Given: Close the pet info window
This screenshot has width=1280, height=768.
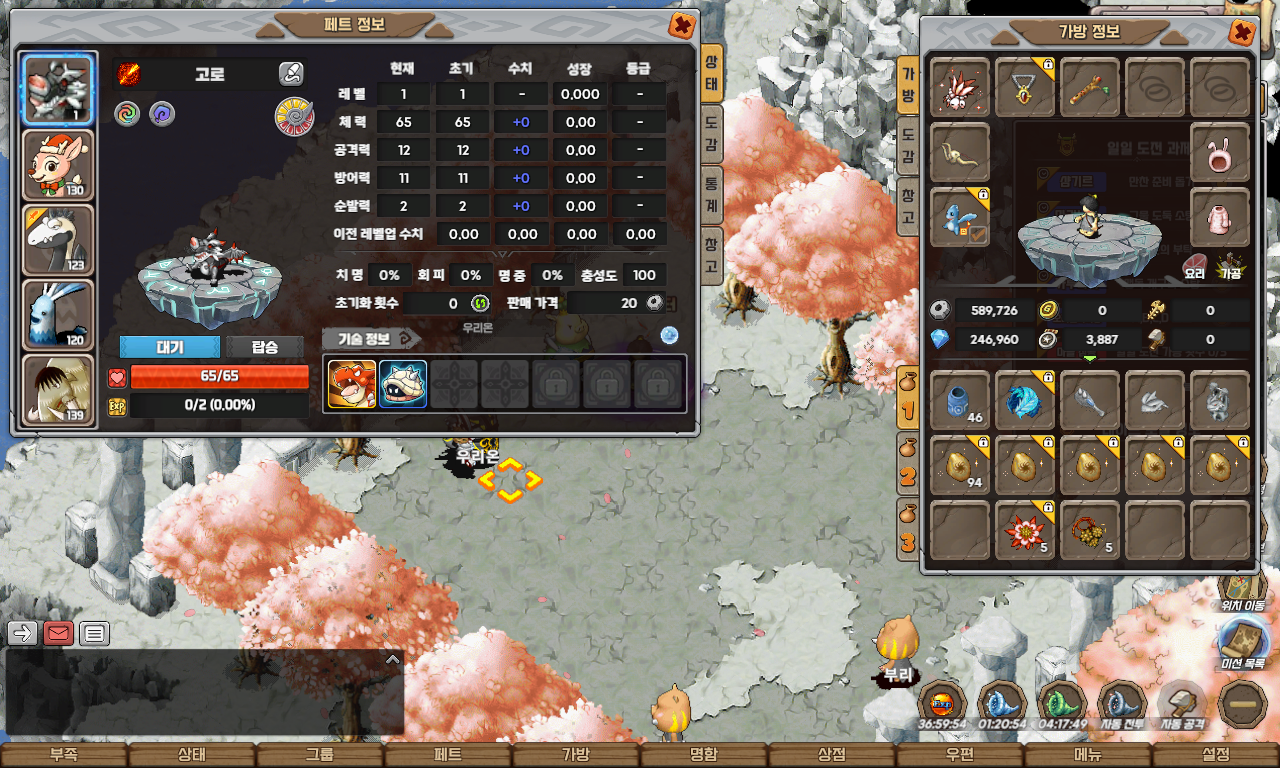Looking at the screenshot, I should tap(682, 26).
